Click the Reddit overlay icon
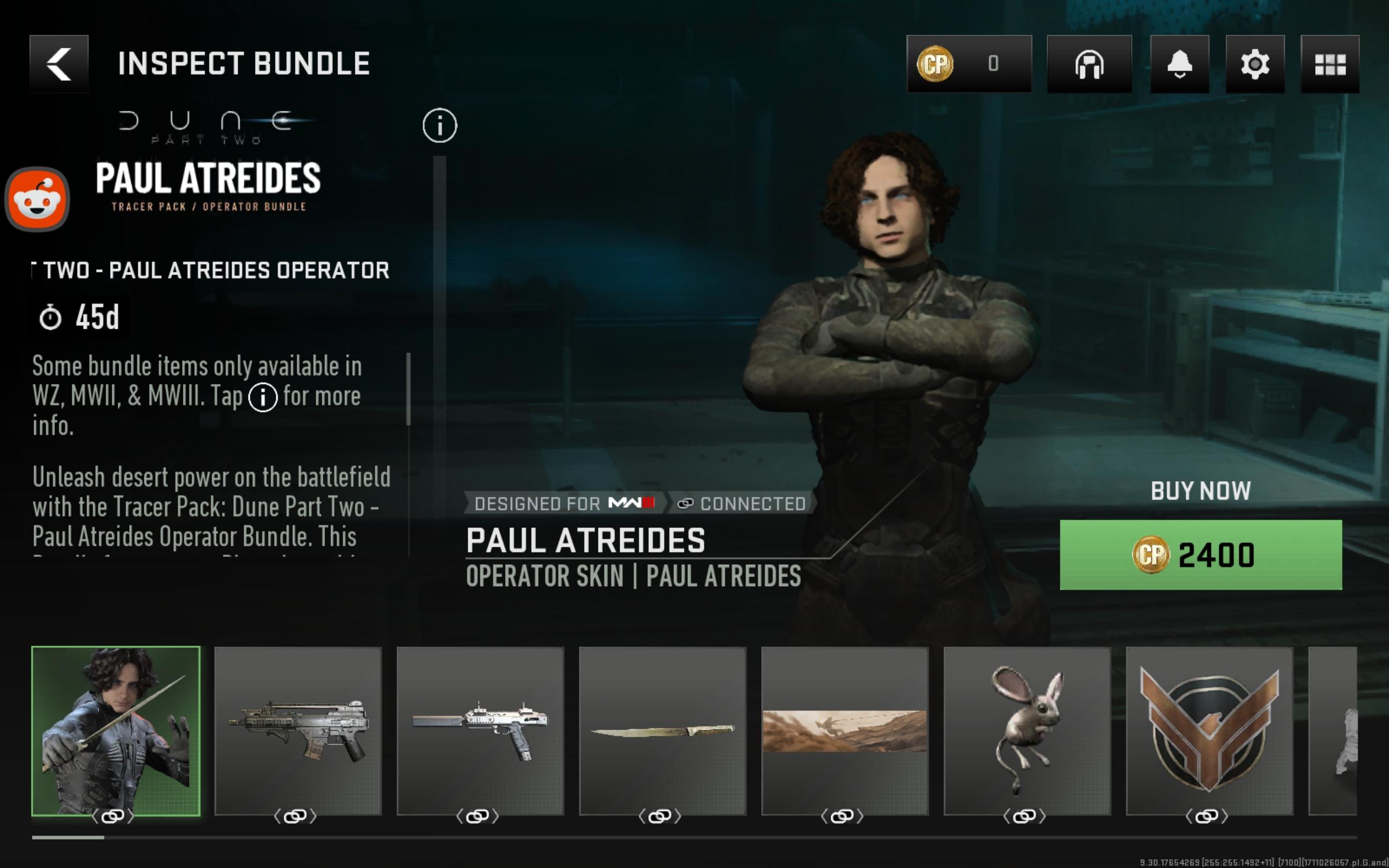Screen dimensions: 1389x868 pyautogui.click(x=37, y=199)
